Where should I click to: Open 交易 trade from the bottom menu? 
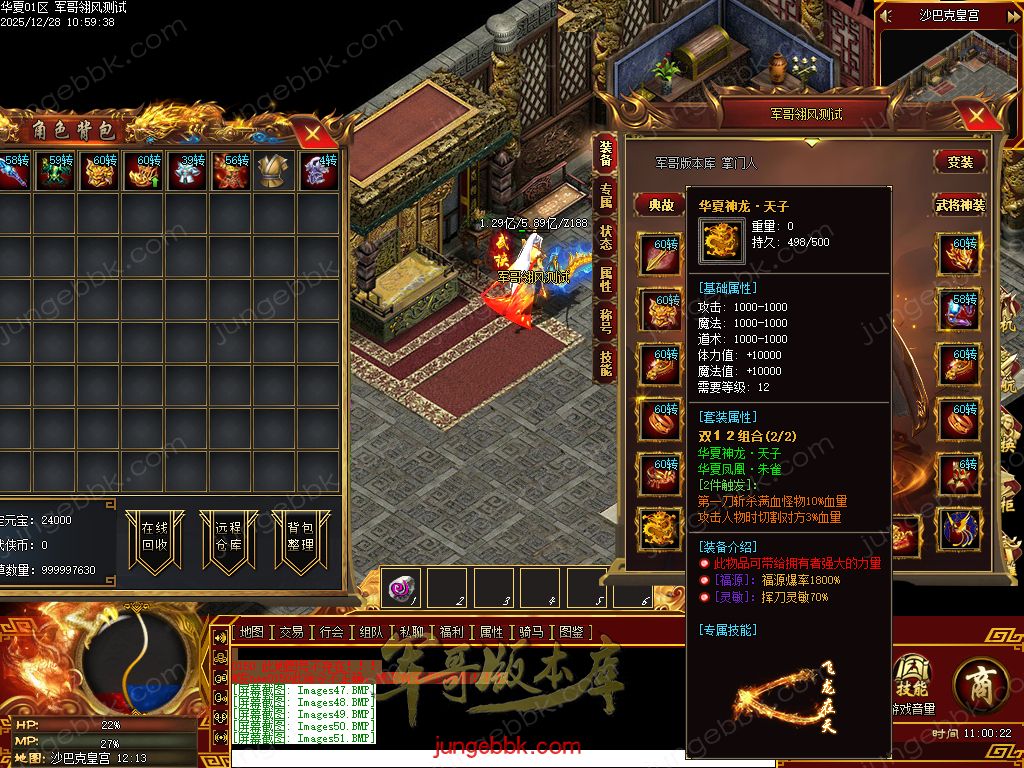click(291, 632)
